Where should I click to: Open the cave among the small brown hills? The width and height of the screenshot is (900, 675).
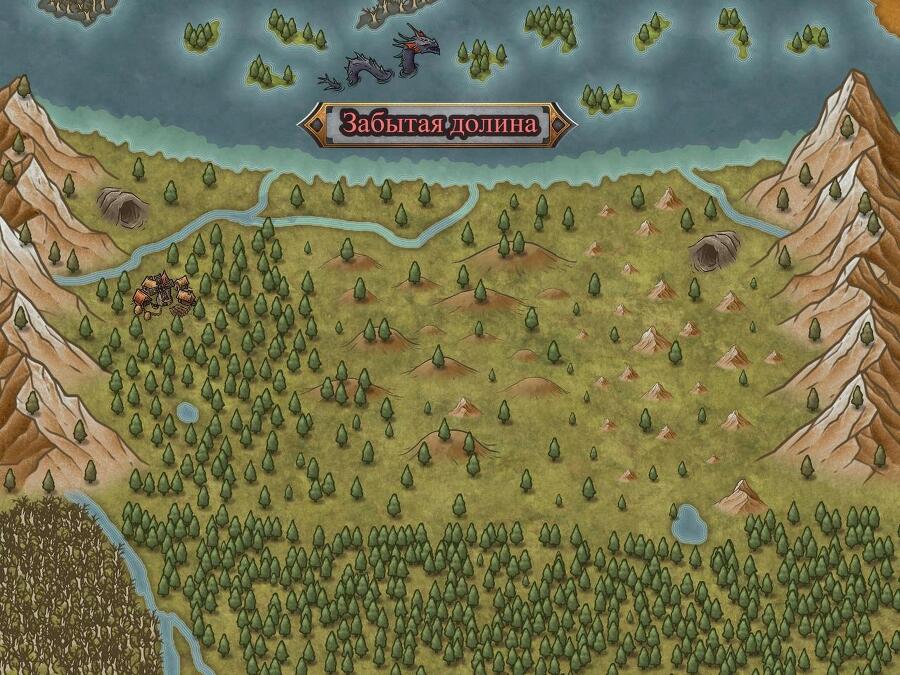[715, 250]
